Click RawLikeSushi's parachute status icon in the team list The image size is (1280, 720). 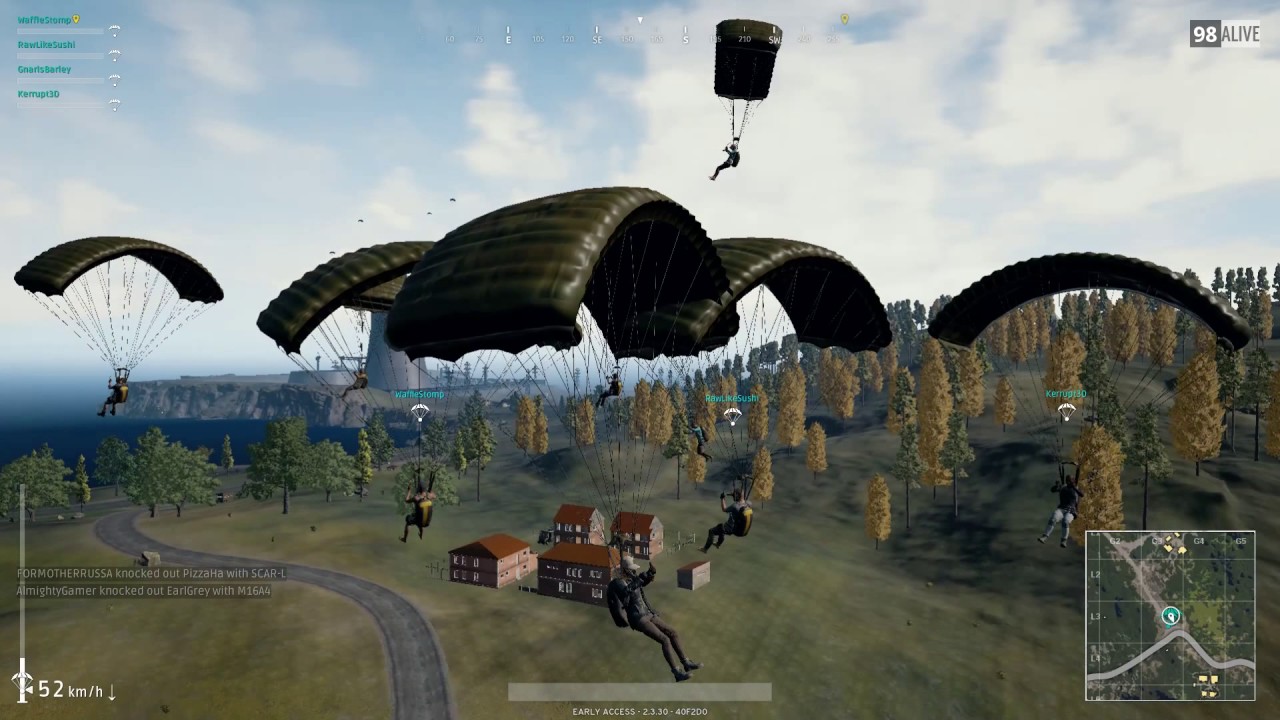point(115,55)
